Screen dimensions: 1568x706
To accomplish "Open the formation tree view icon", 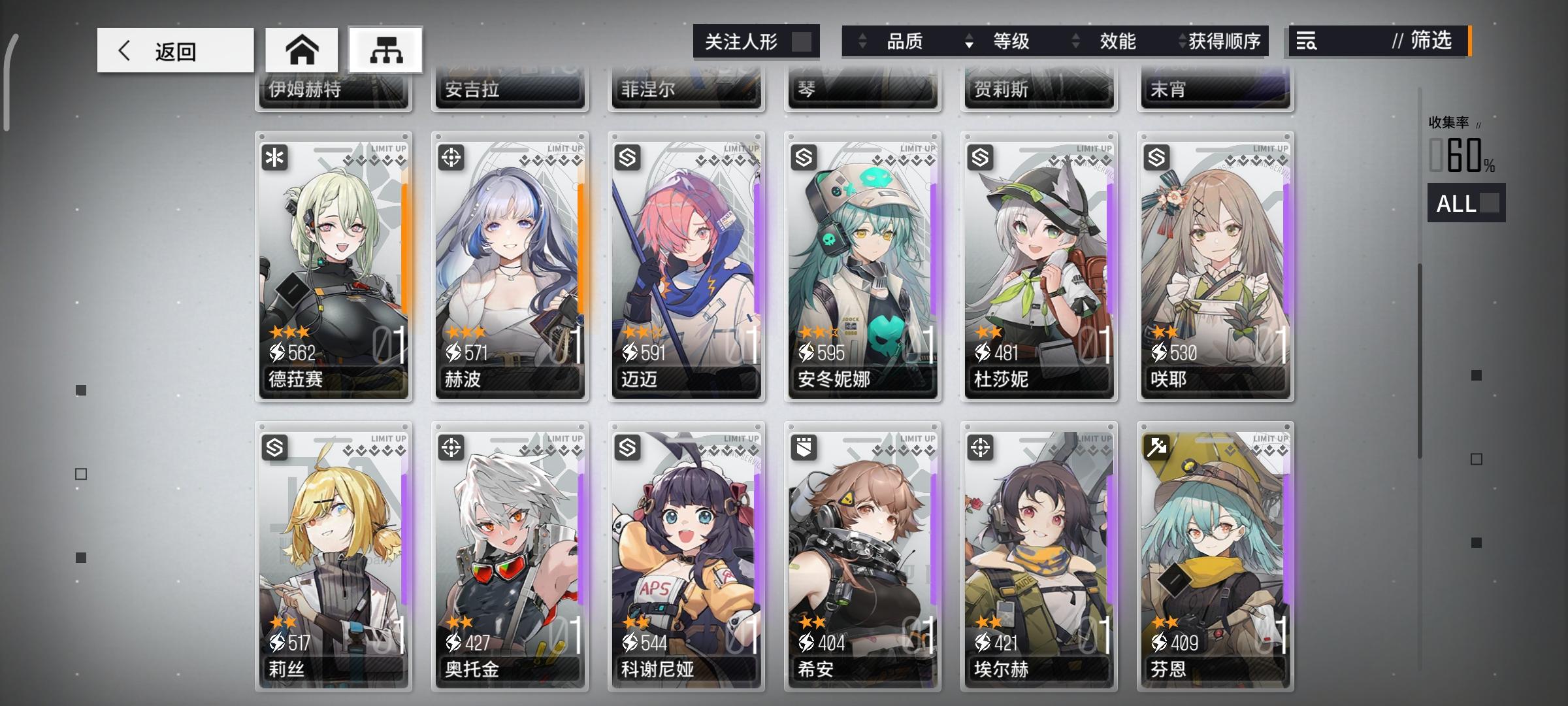I will coord(385,50).
